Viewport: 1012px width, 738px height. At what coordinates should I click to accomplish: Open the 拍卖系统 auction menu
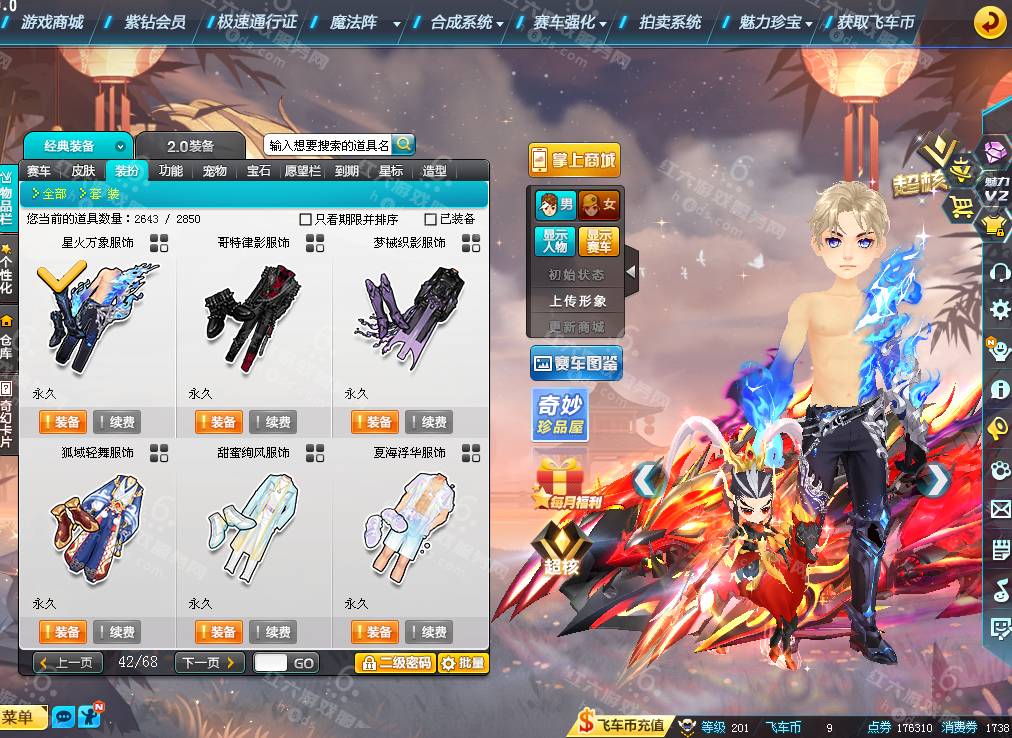pyautogui.click(x=670, y=21)
